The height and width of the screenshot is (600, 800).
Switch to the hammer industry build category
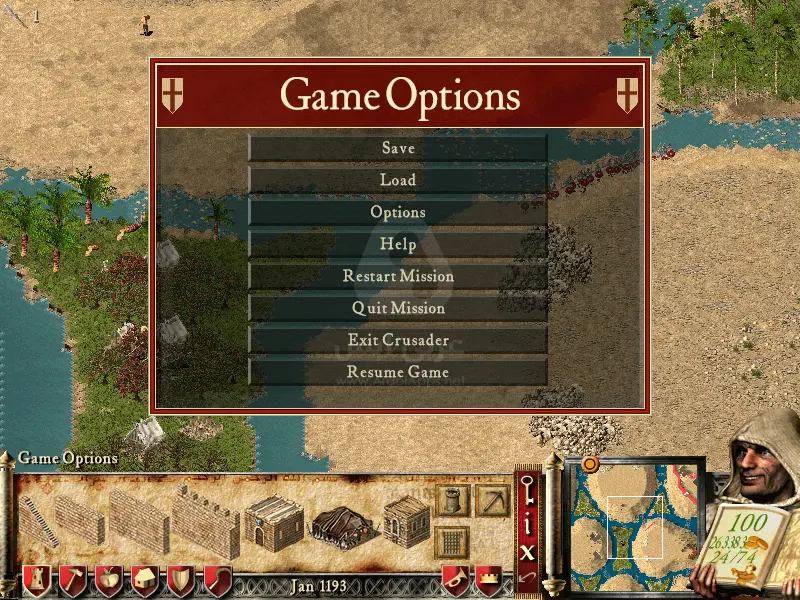pyautogui.click(x=72, y=580)
